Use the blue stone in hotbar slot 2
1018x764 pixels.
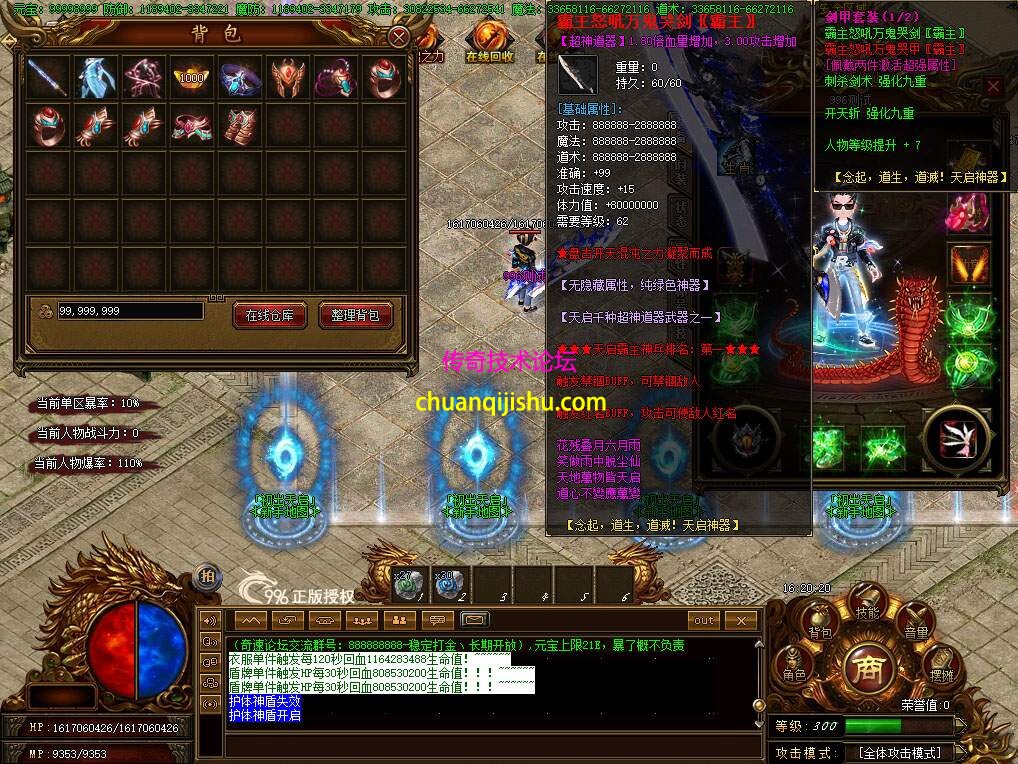(x=448, y=585)
